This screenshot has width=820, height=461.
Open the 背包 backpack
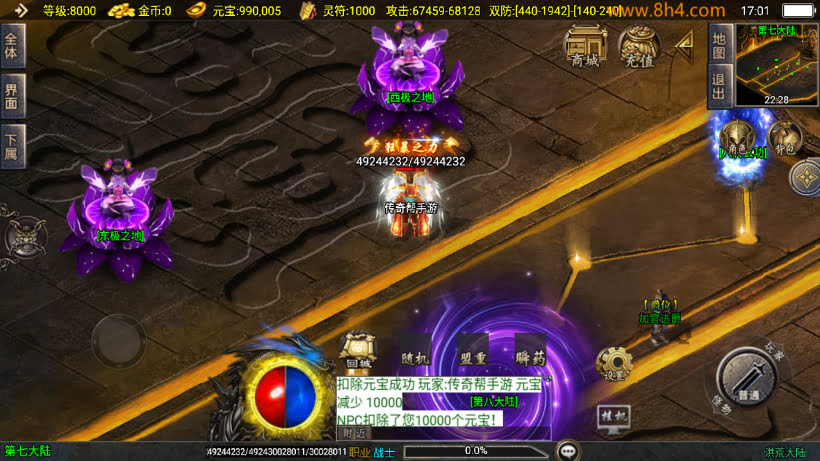784,137
